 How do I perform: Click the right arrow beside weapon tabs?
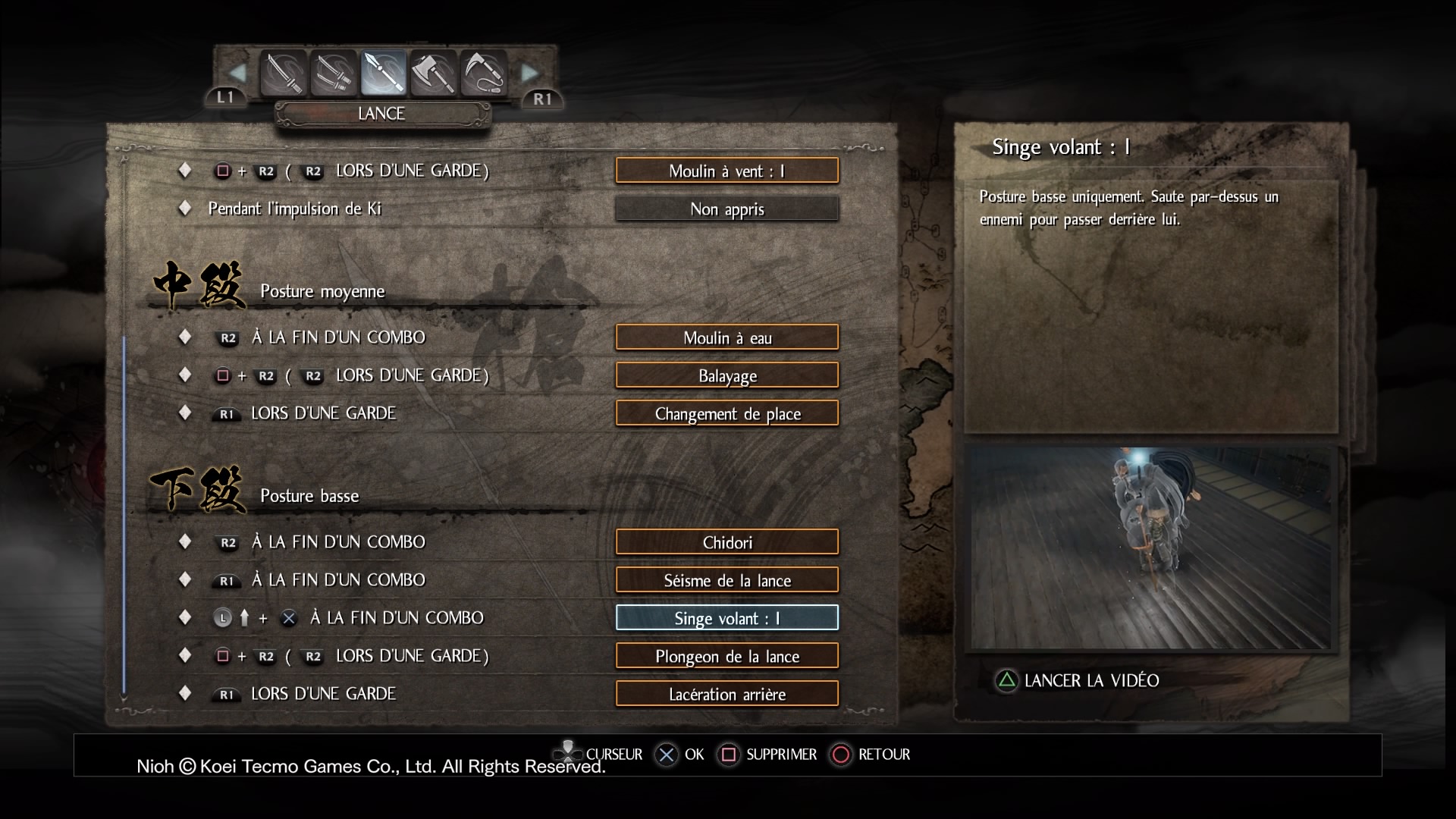point(529,74)
